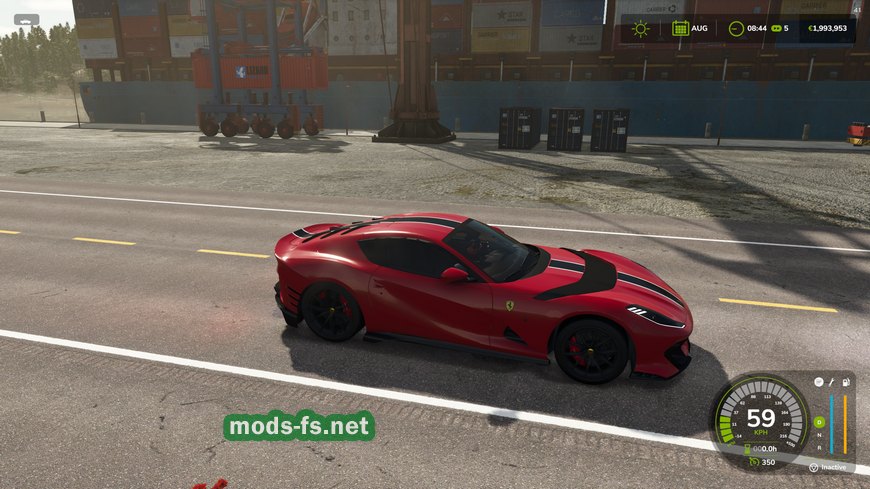This screenshot has height=489, width=870.
Task: Toggle the steering wheel Inactive helper icon
Action: (x=814, y=467)
